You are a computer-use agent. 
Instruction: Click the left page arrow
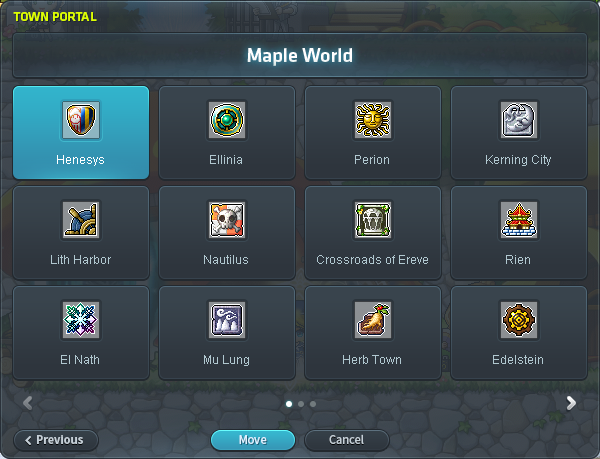tap(28, 403)
